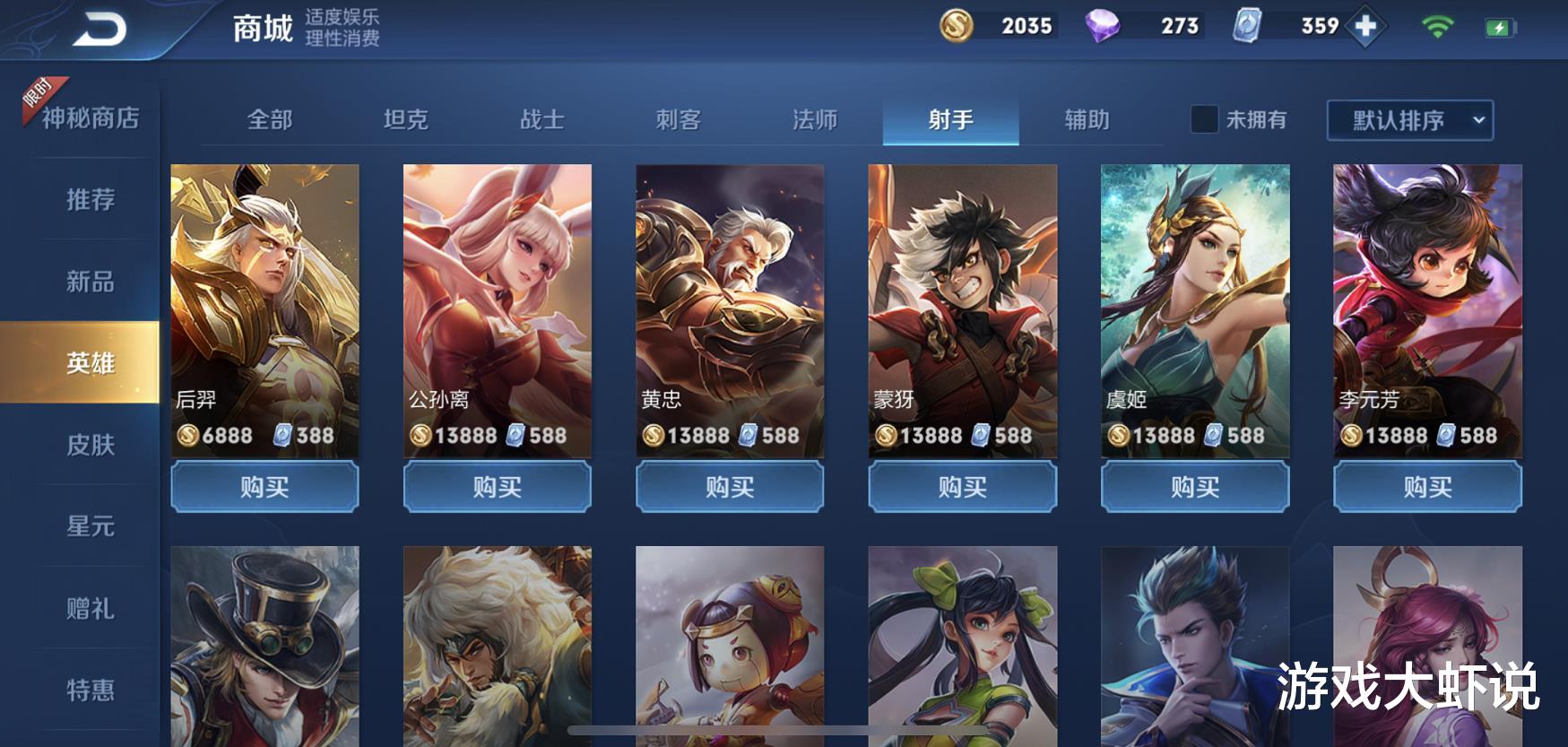Purchase 后羿 with the 购买 button

click(264, 487)
